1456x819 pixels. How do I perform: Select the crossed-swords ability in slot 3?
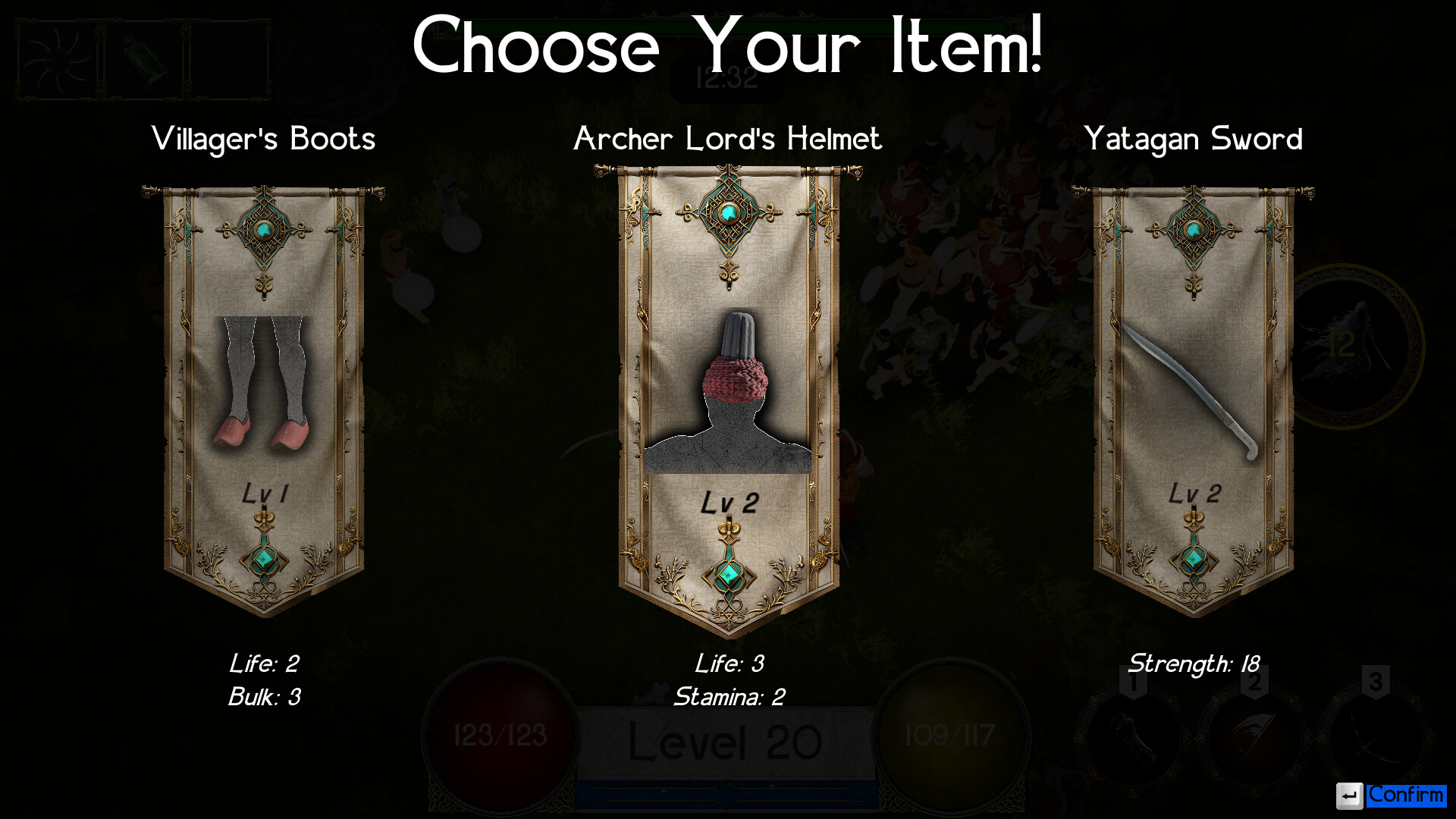click(1373, 732)
